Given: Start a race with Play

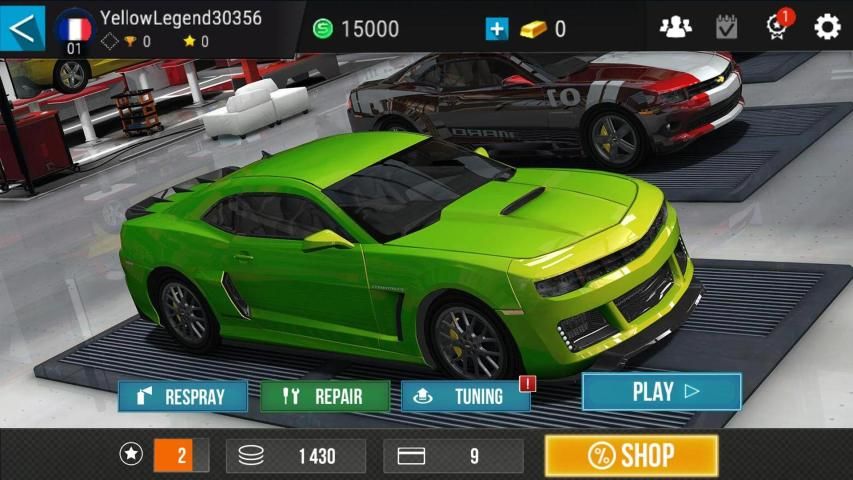Looking at the screenshot, I should pyautogui.click(x=661, y=392).
